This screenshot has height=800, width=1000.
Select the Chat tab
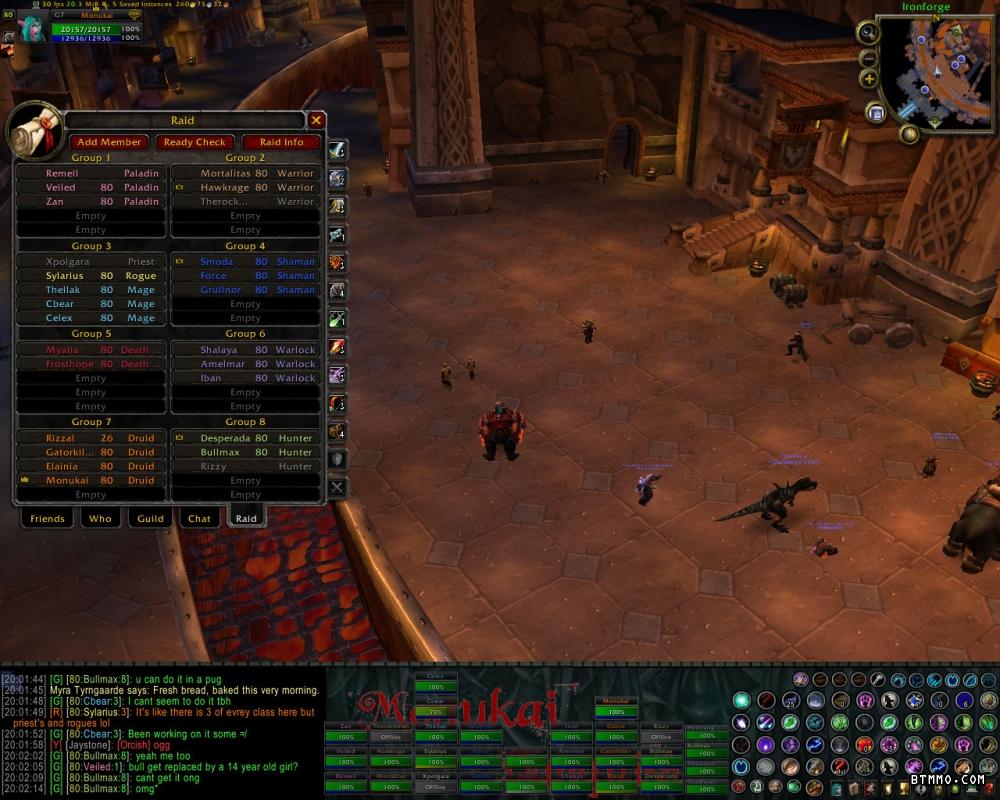[x=200, y=518]
